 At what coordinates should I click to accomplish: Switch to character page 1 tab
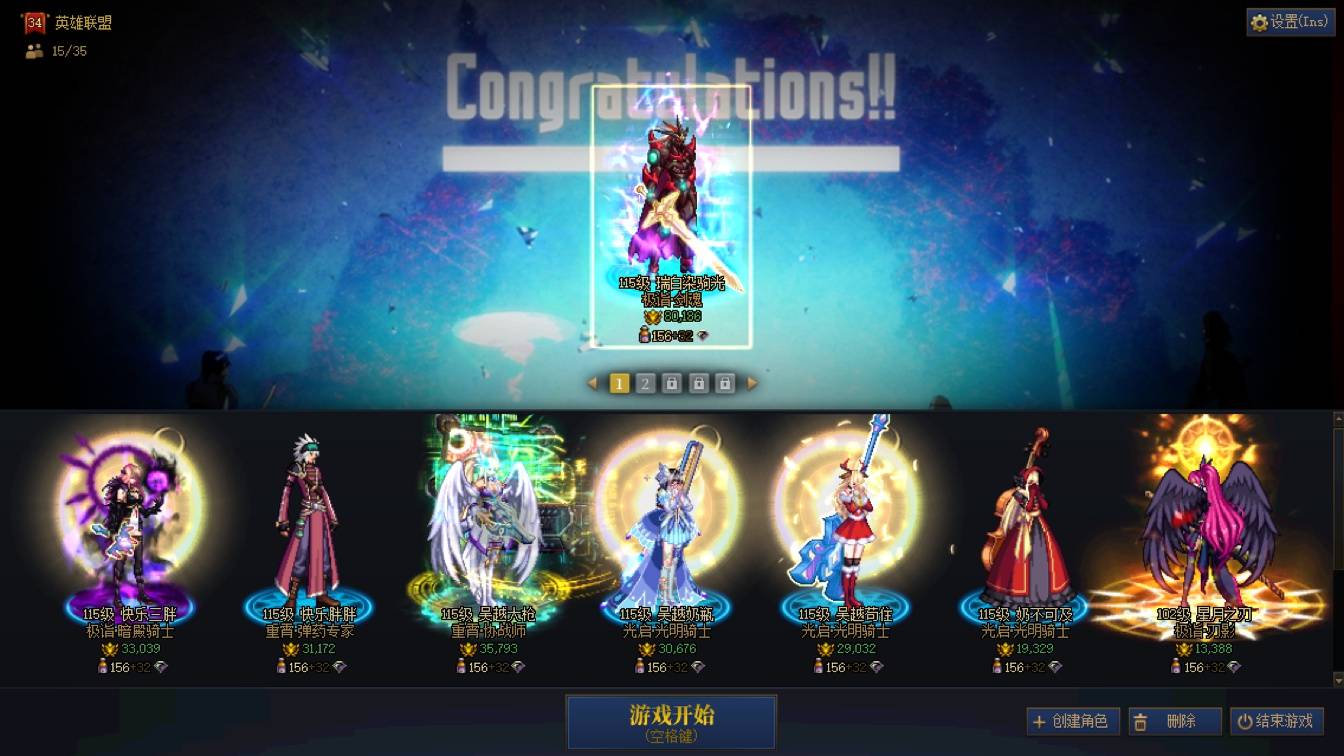(x=618, y=382)
